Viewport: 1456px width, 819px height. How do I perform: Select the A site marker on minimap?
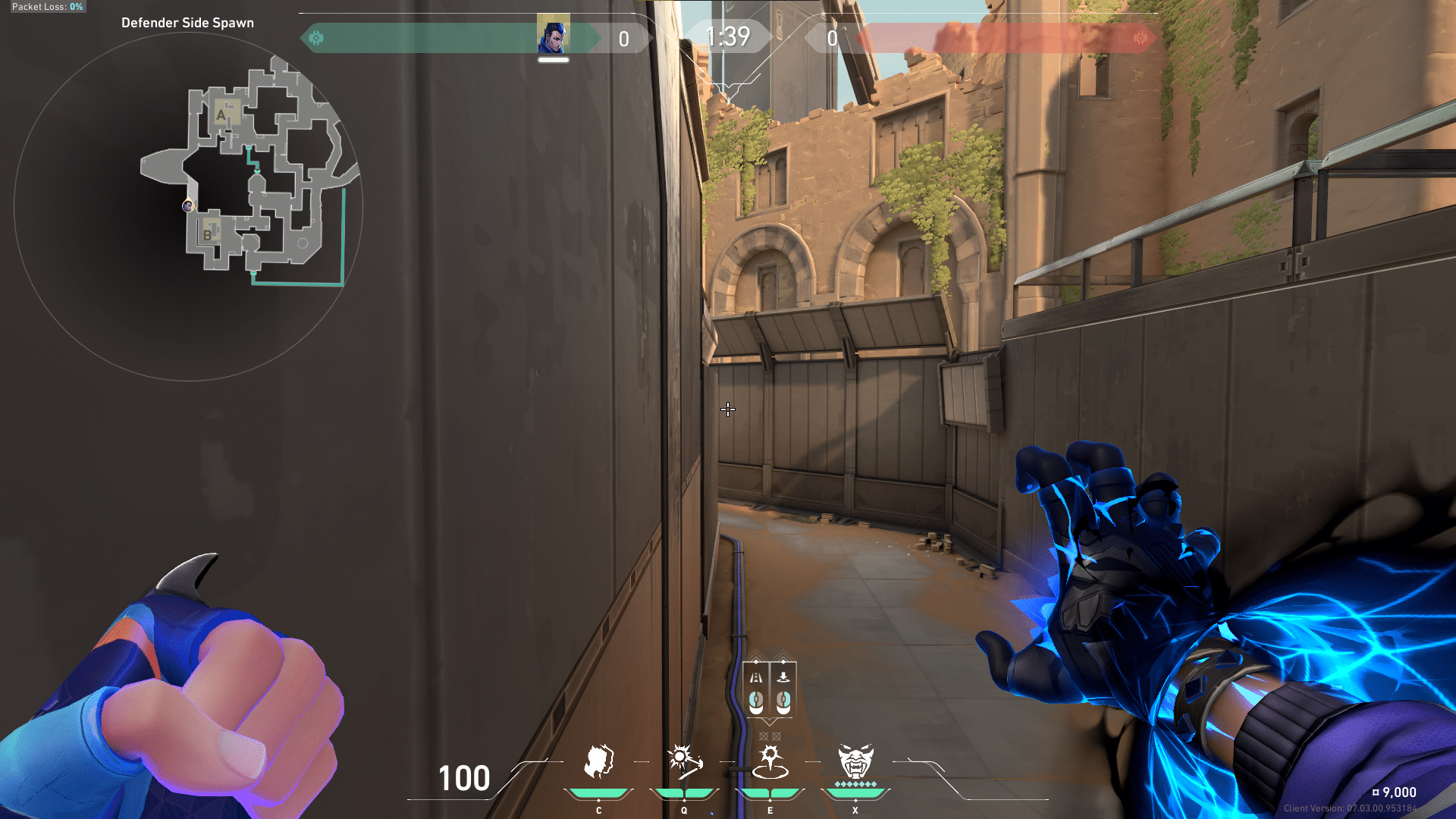point(221,115)
